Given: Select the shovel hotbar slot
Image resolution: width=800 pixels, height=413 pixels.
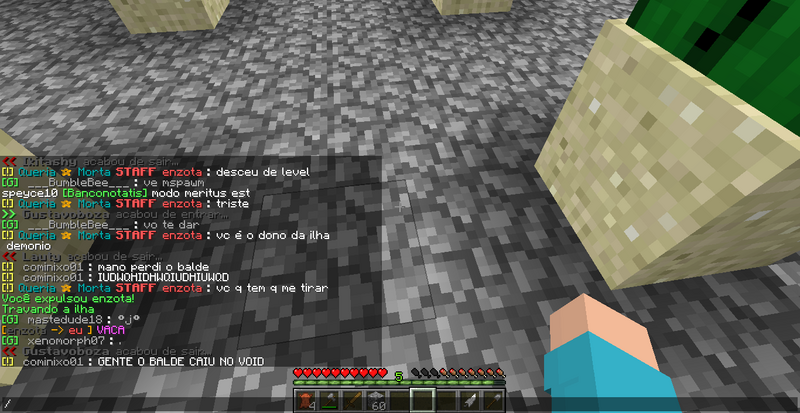Looking at the screenshot, I should click(494, 401).
